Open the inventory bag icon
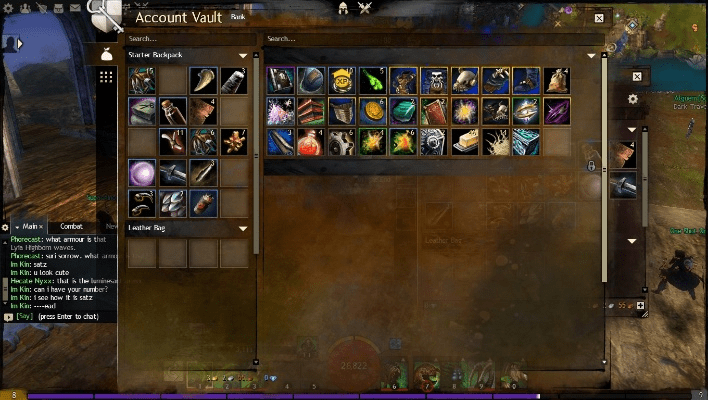 click(x=105, y=55)
